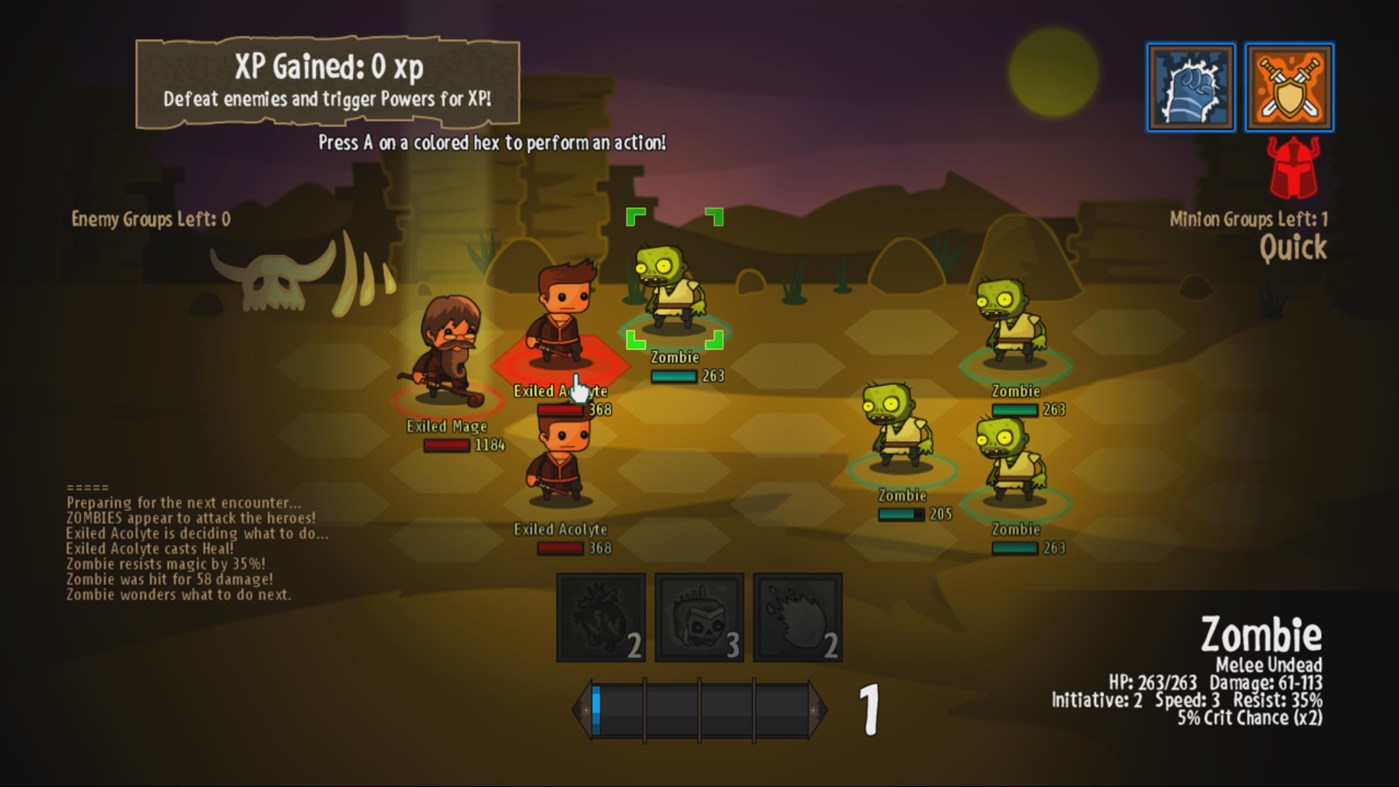1399x787 pixels.
Task: Open the Quick mode selector
Action: pos(1292,248)
